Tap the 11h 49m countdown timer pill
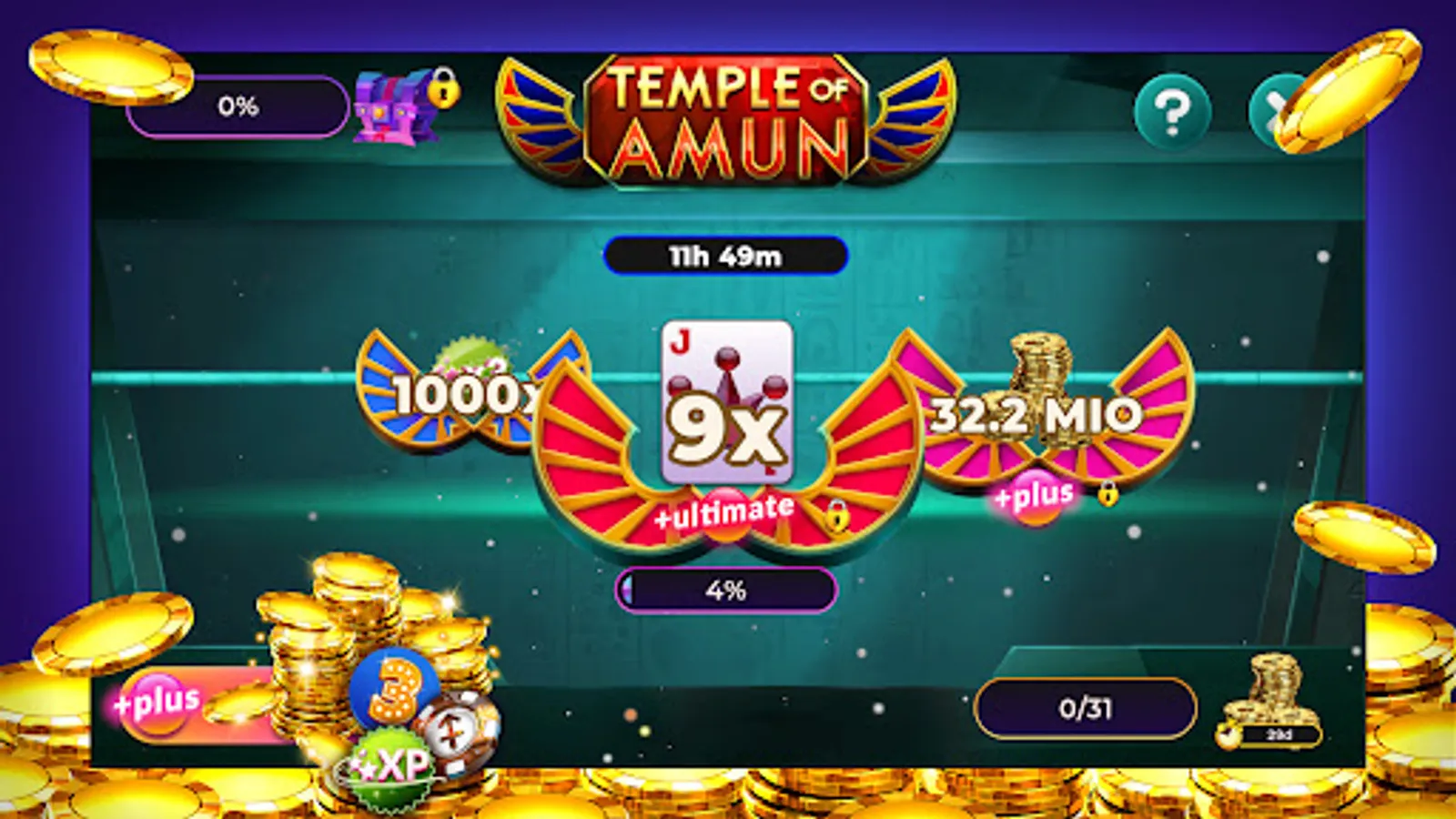Image resolution: width=1456 pixels, height=819 pixels. click(x=728, y=256)
